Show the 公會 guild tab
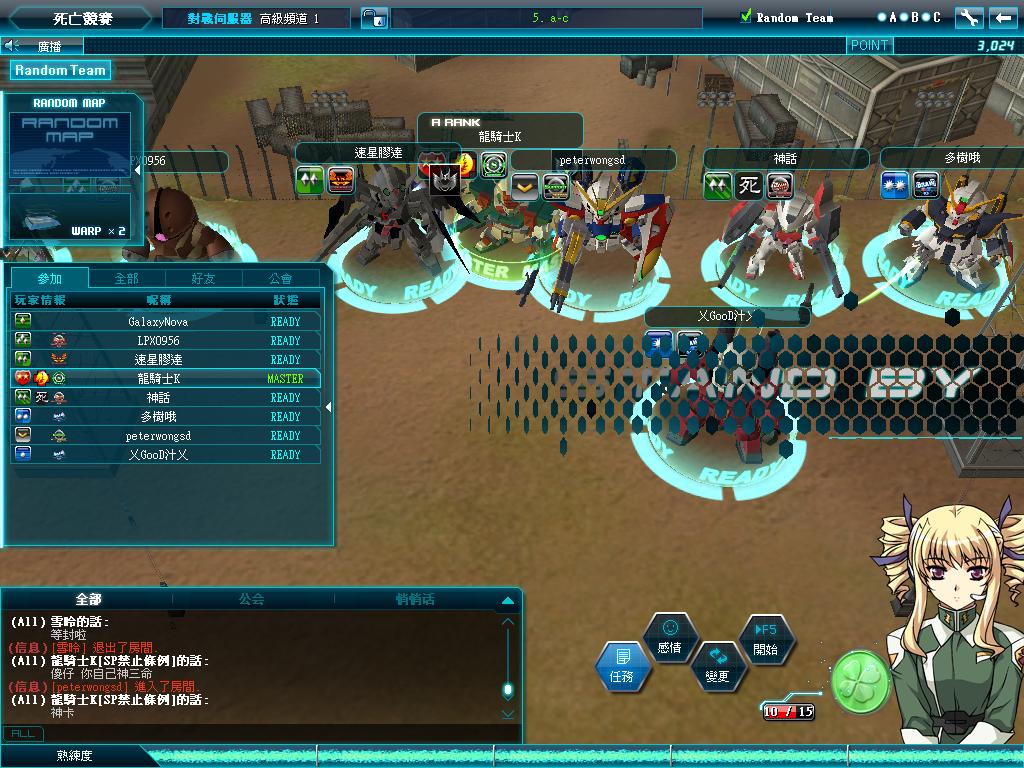Viewport: 1024px width, 768px height. tap(281, 278)
